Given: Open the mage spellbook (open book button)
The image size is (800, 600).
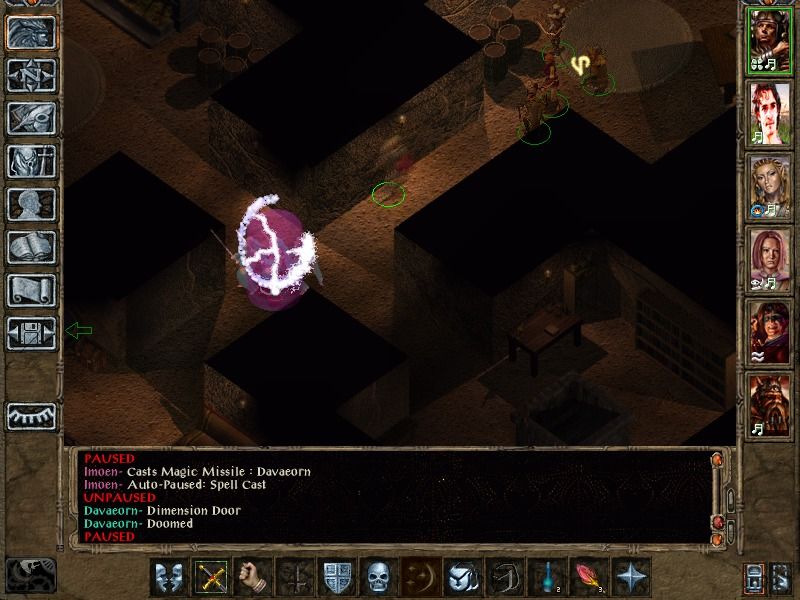Looking at the screenshot, I should [x=31, y=247].
